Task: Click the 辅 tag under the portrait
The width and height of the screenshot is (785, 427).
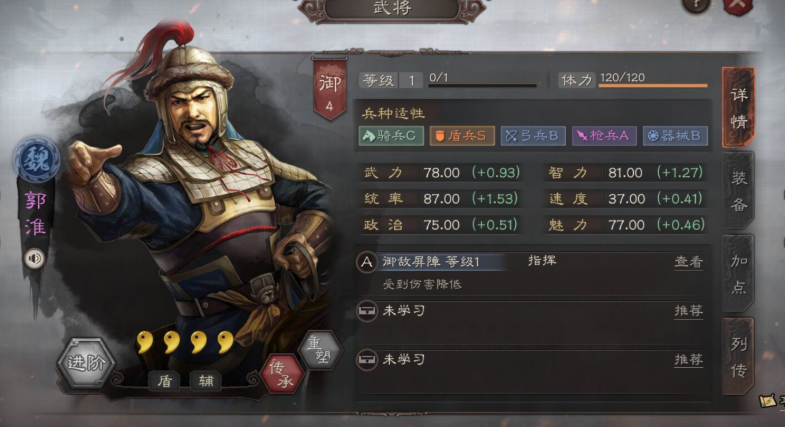Action: [x=207, y=381]
